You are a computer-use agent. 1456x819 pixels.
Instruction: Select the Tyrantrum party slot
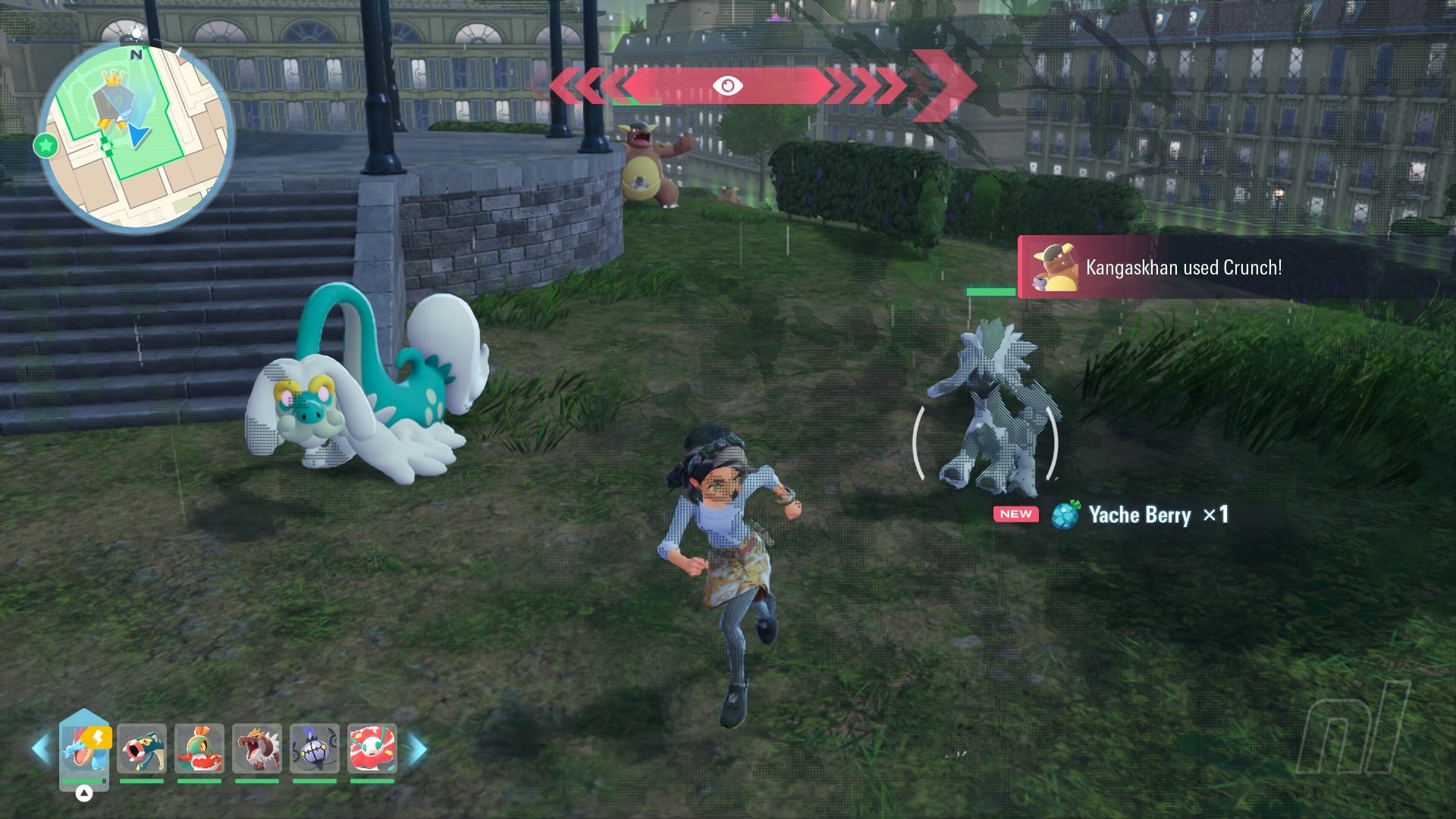(x=257, y=748)
